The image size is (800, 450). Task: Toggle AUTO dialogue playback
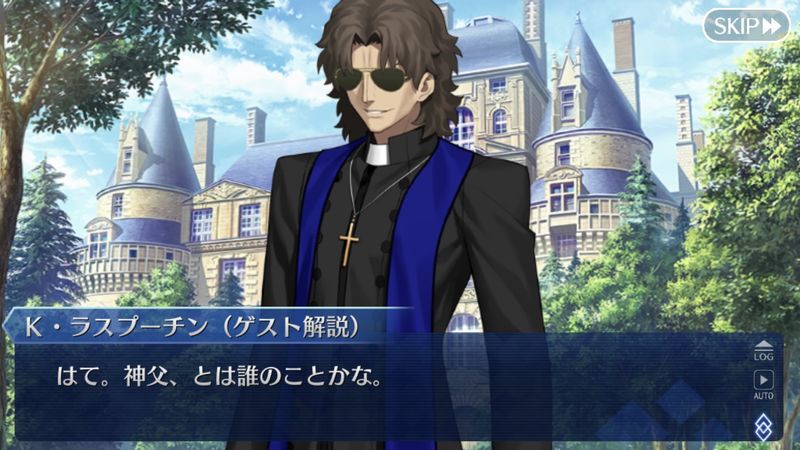(x=763, y=384)
